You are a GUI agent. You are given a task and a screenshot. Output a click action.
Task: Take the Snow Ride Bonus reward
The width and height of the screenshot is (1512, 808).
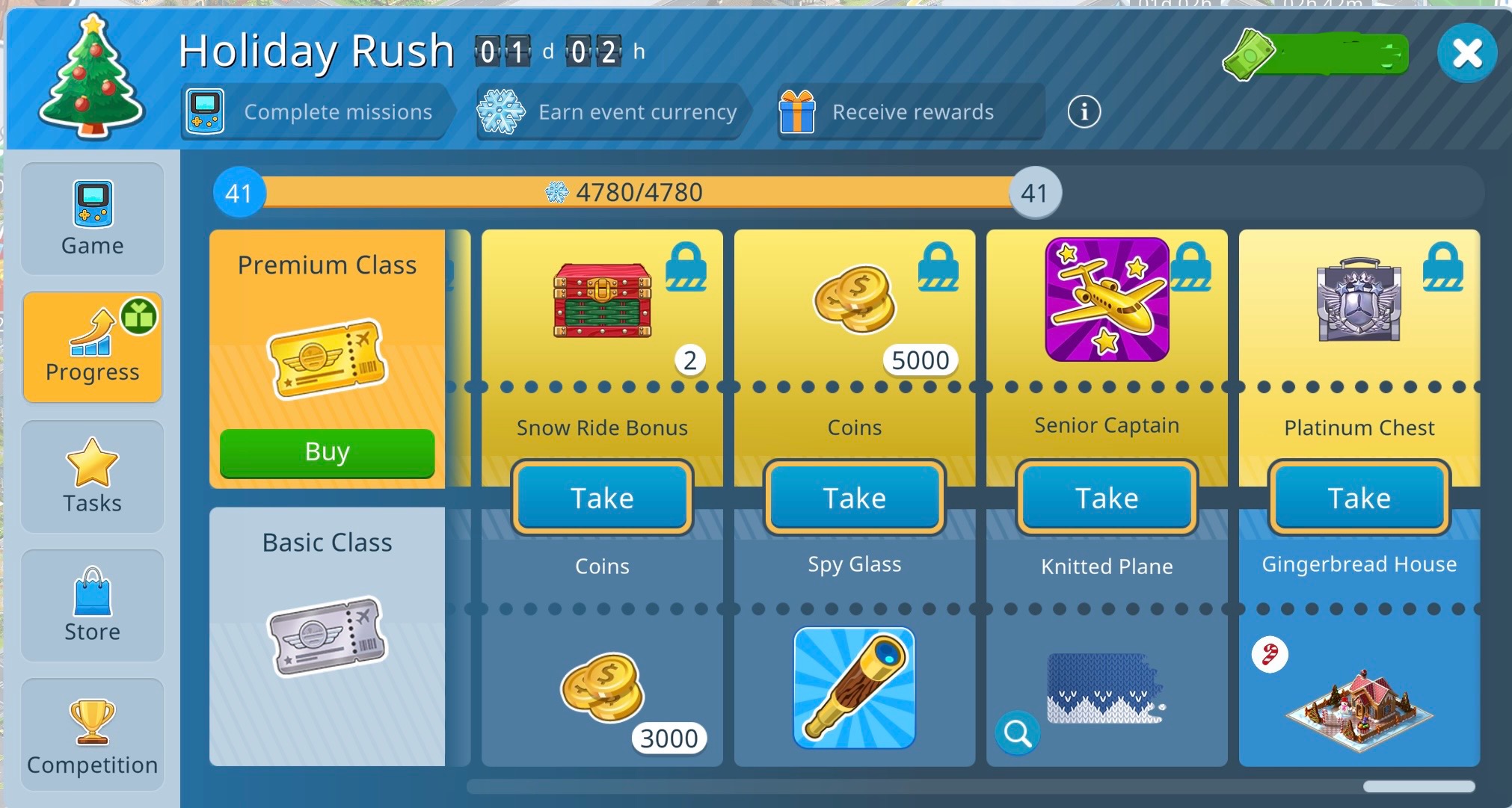tap(602, 498)
